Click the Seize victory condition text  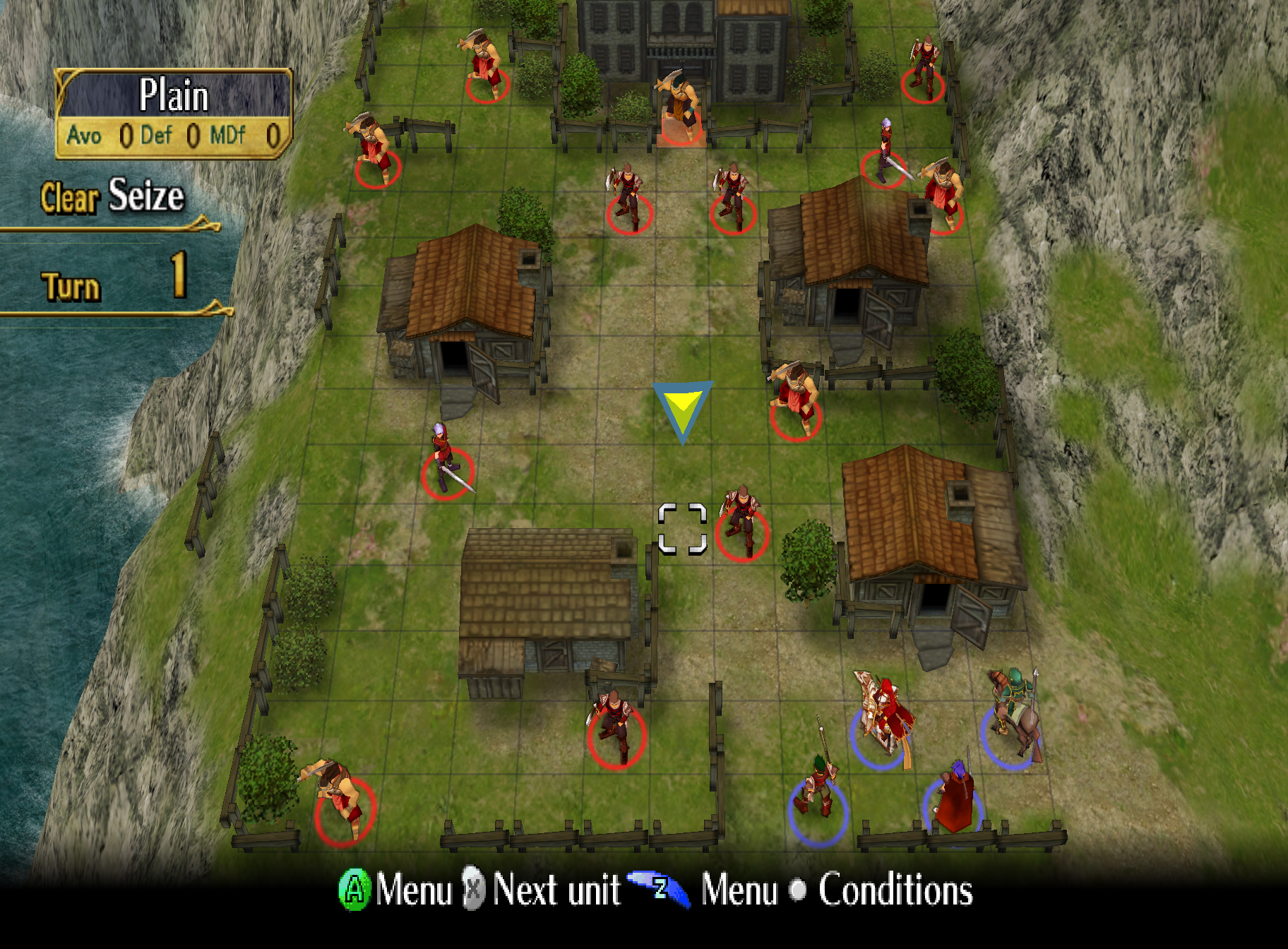coord(145,198)
